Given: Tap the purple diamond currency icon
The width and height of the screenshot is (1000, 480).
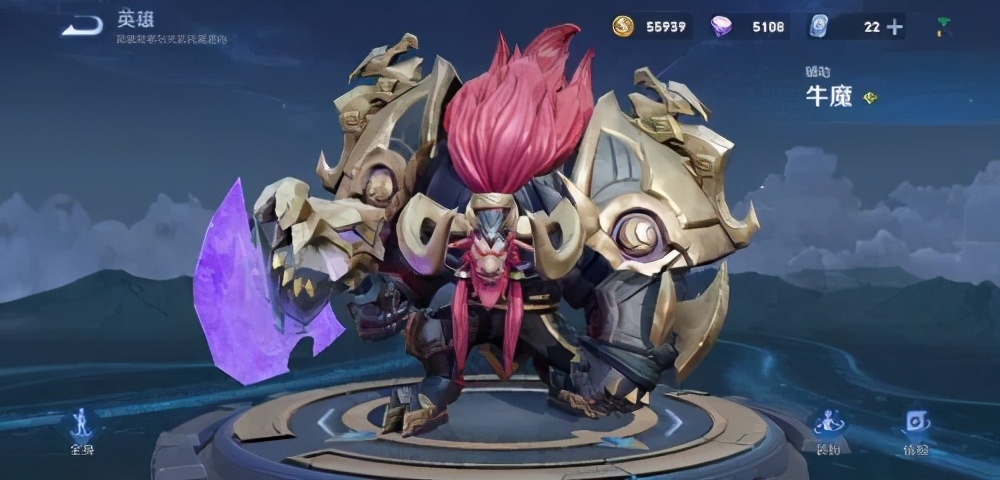Looking at the screenshot, I should 720,27.
